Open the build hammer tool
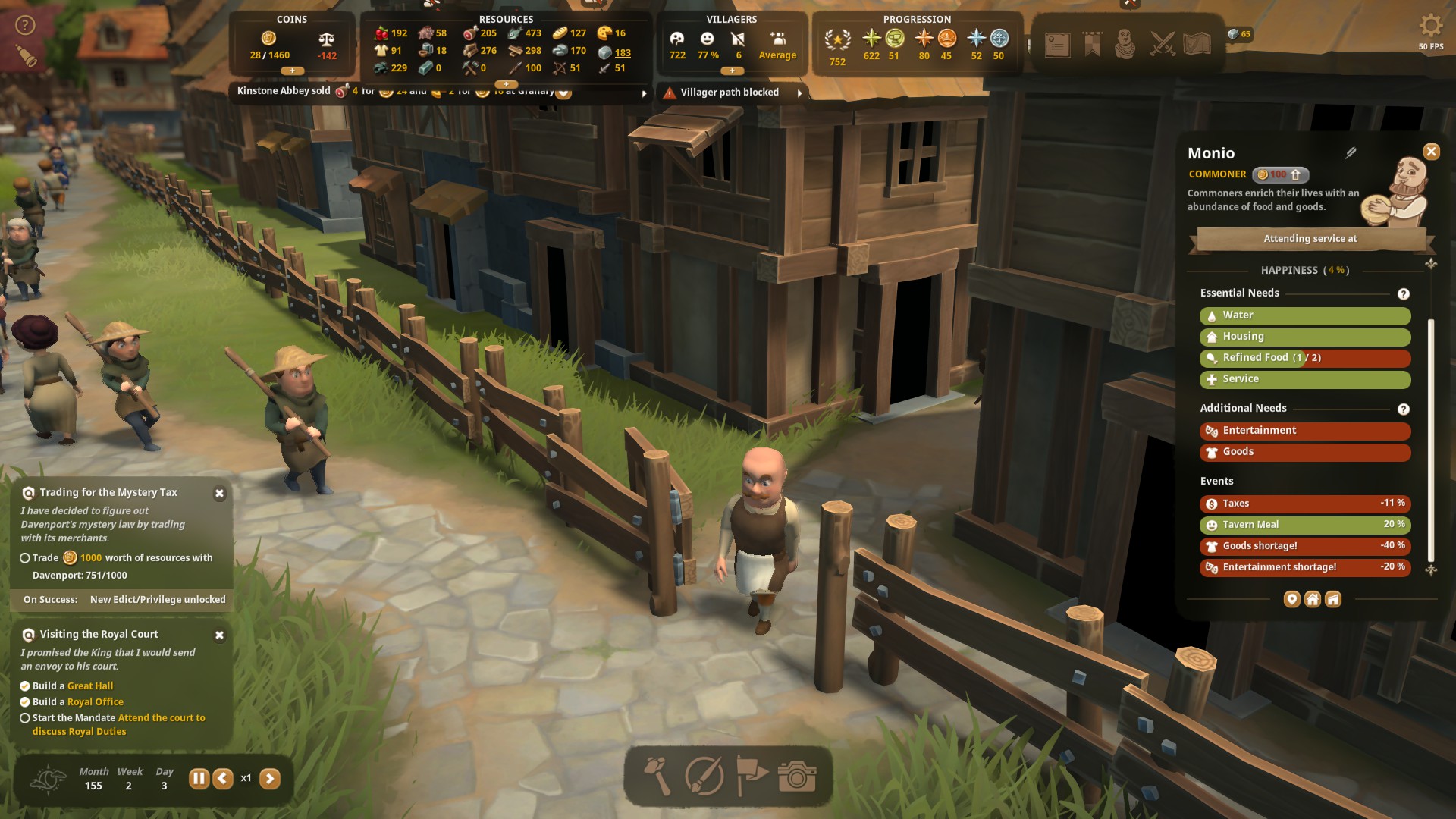Screen dimensions: 1456x819 (657, 776)
